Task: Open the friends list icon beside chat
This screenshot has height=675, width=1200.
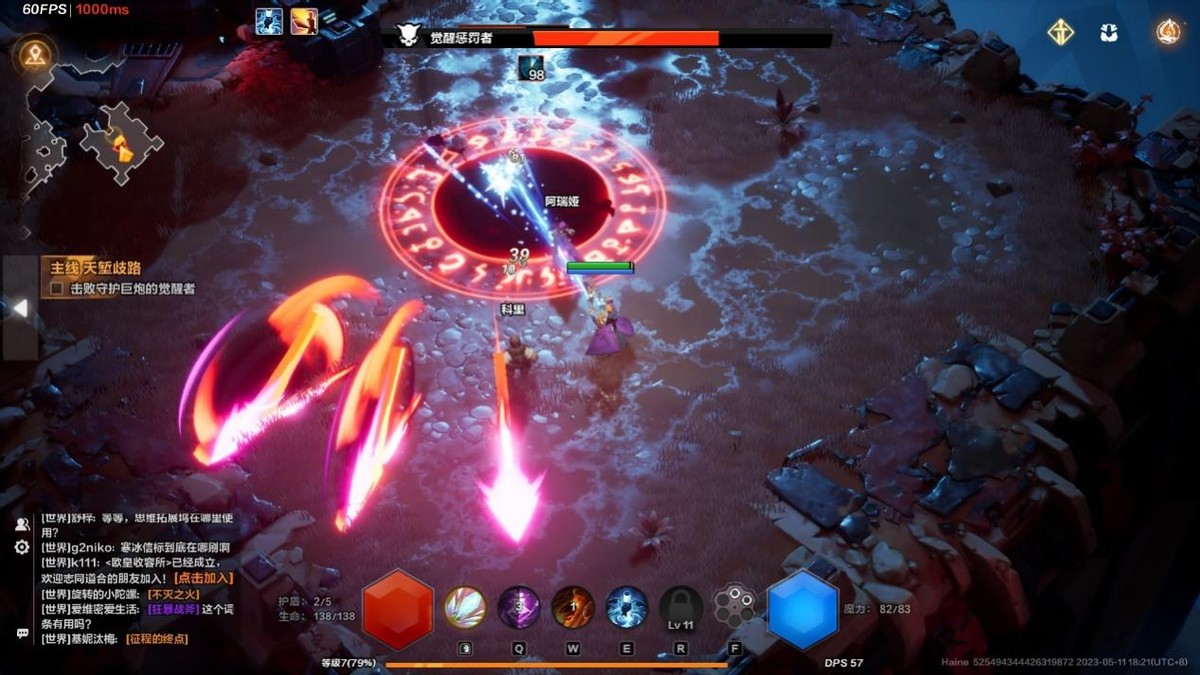Action: coord(22,524)
